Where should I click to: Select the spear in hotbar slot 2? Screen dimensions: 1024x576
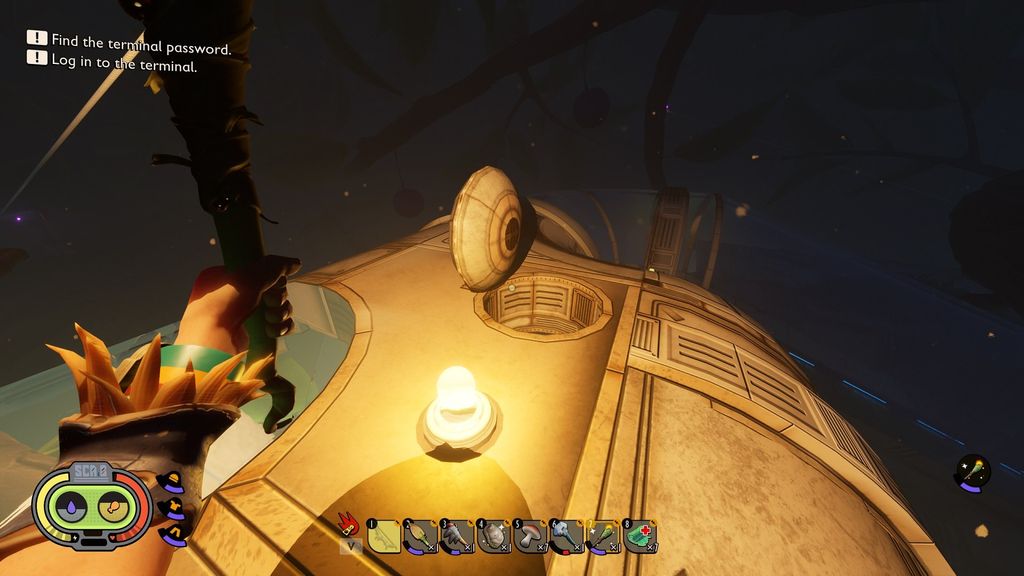(420, 537)
